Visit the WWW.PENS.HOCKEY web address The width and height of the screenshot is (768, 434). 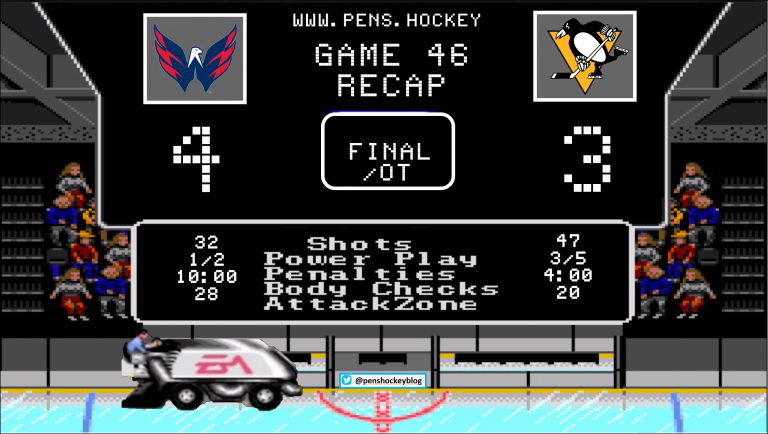click(387, 20)
